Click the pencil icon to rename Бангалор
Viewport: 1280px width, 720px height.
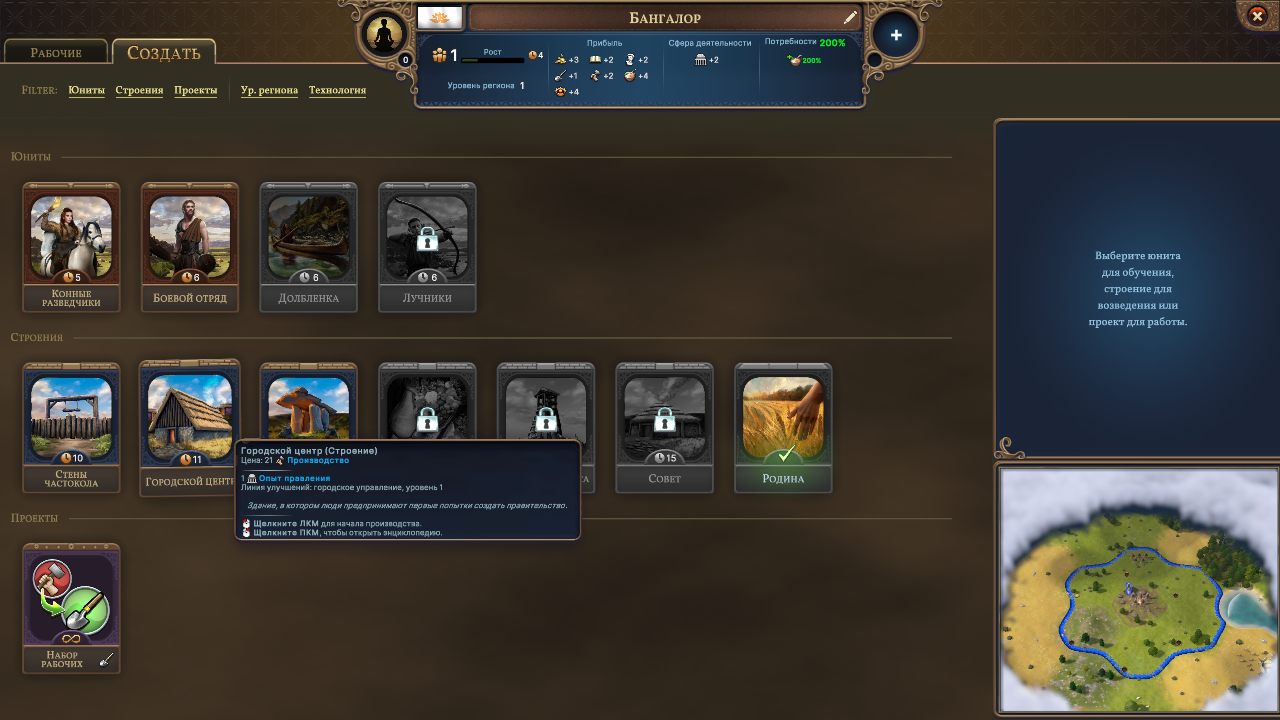click(x=850, y=18)
